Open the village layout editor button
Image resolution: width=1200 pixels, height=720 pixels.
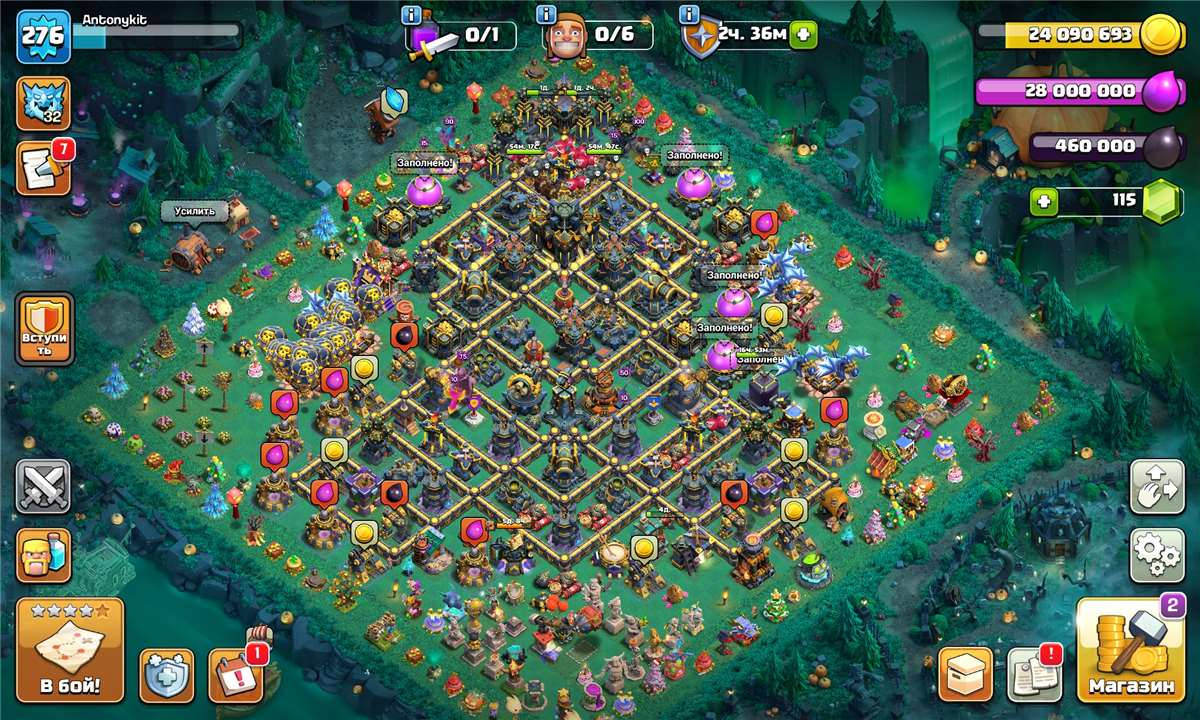click(x=1156, y=487)
